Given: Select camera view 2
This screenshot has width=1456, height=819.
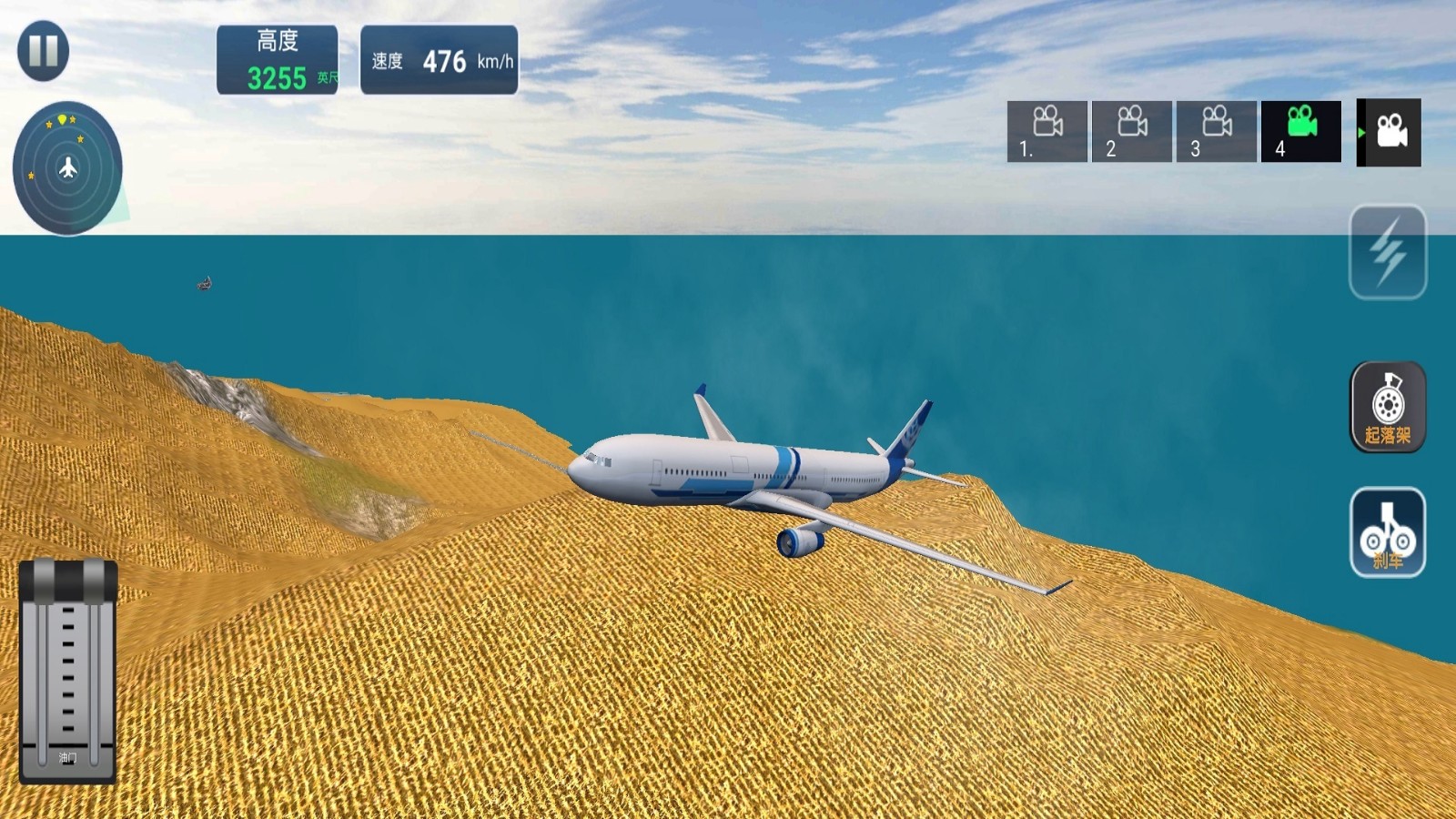Looking at the screenshot, I should [x=1131, y=132].
